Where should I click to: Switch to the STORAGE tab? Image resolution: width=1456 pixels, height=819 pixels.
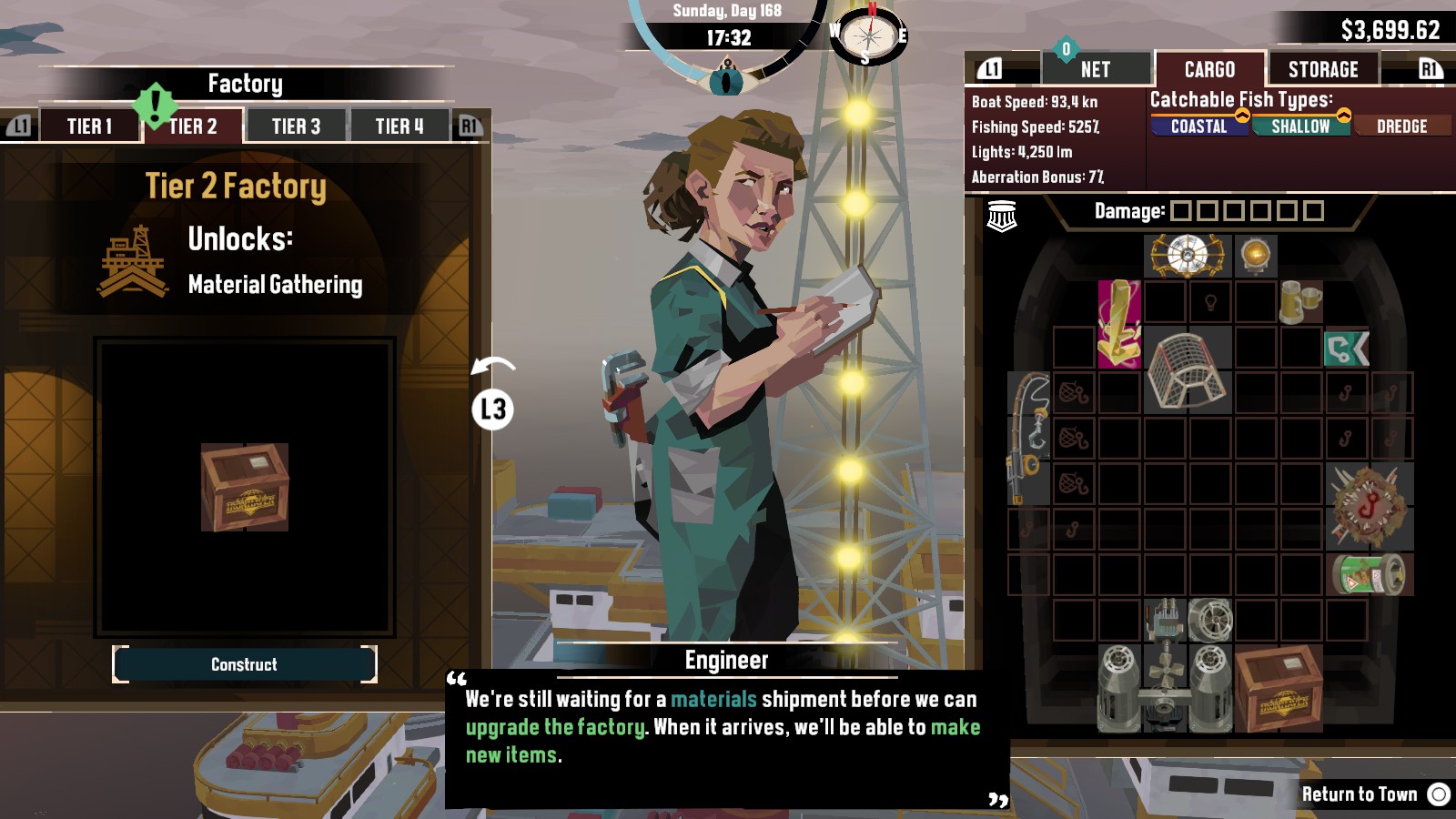tap(1322, 69)
